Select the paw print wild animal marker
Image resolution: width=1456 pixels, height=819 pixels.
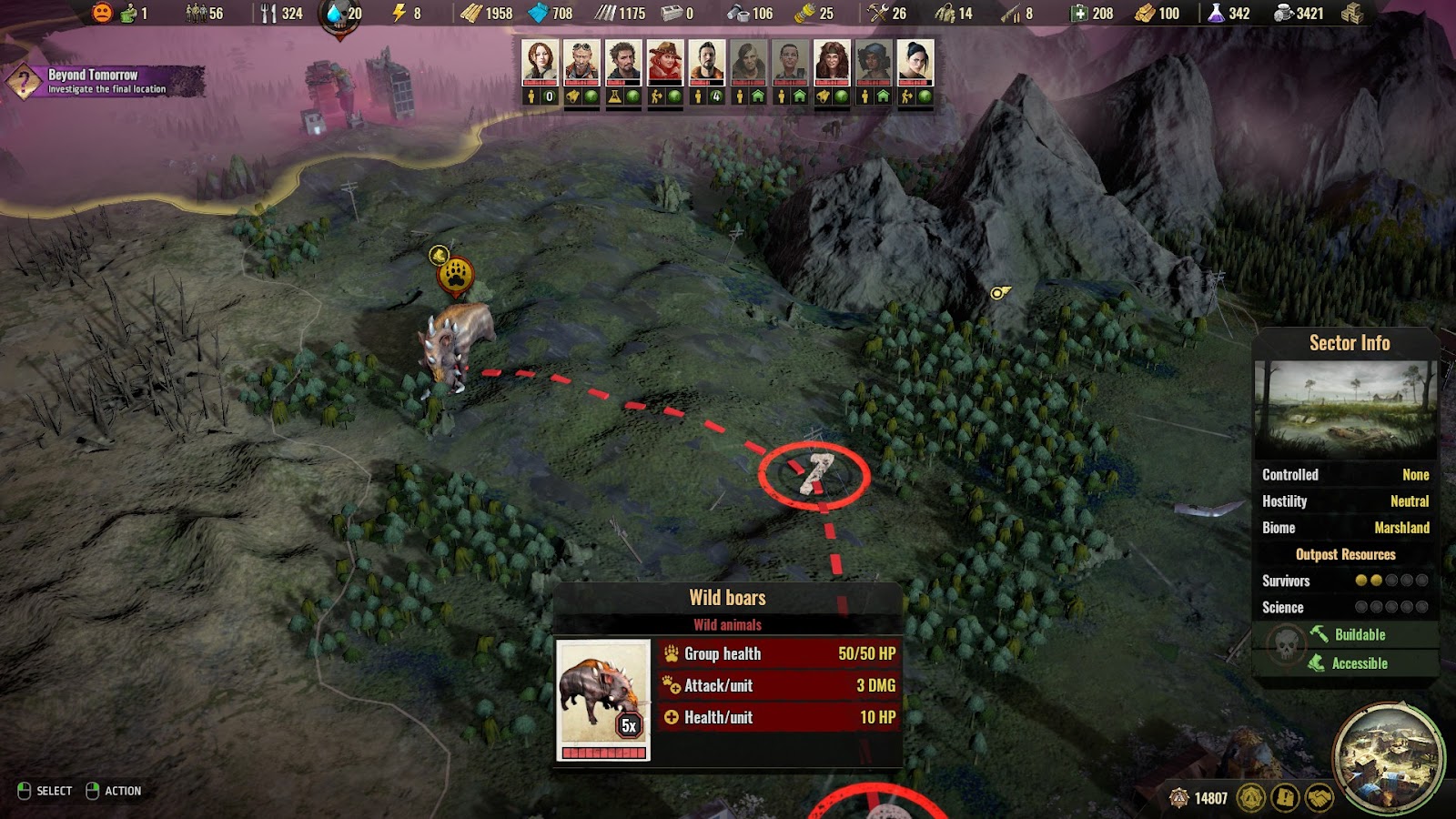[455, 275]
